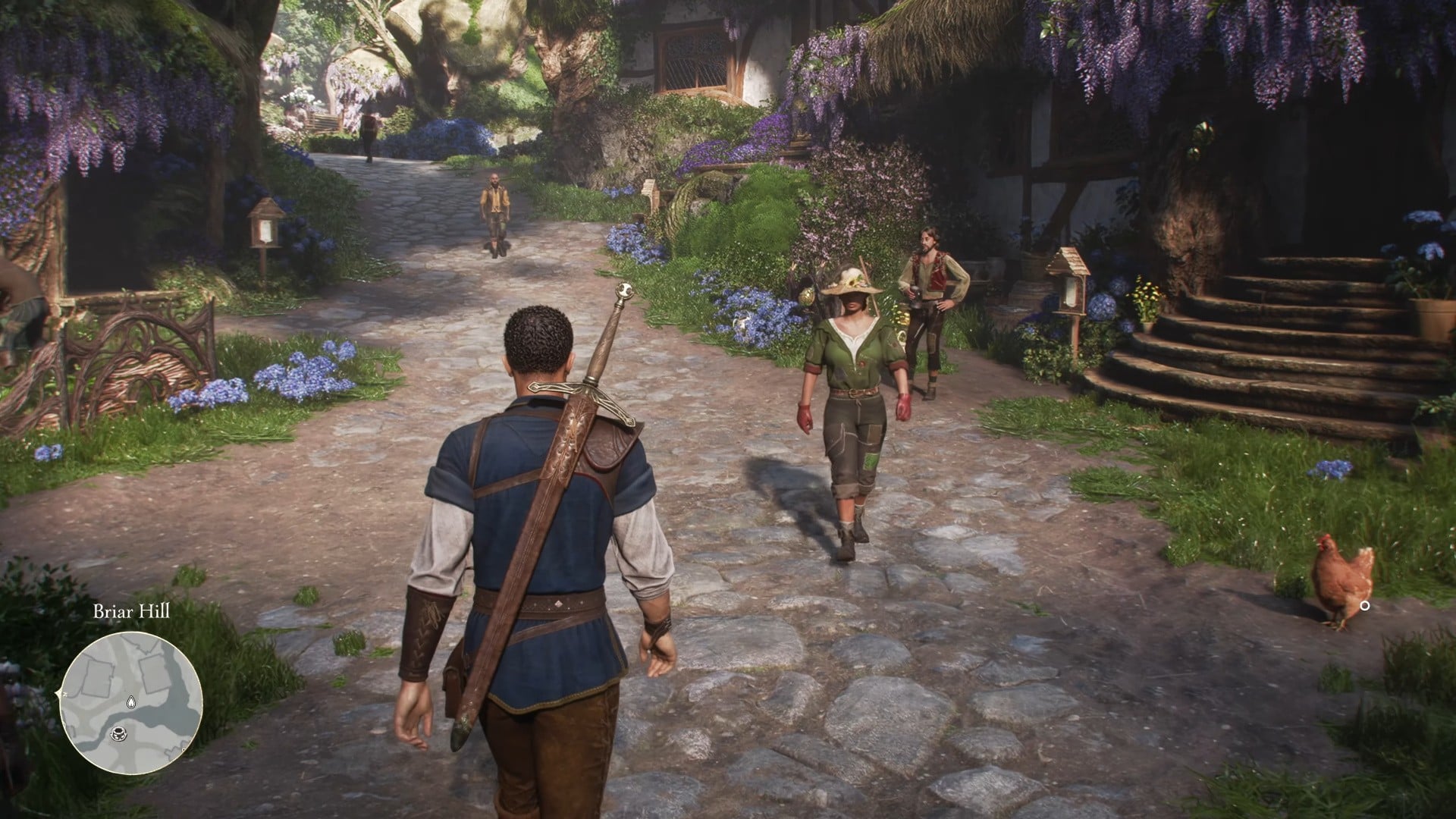
Task: Select the teardrop quest marker on the minimap
Action: [x=131, y=702]
